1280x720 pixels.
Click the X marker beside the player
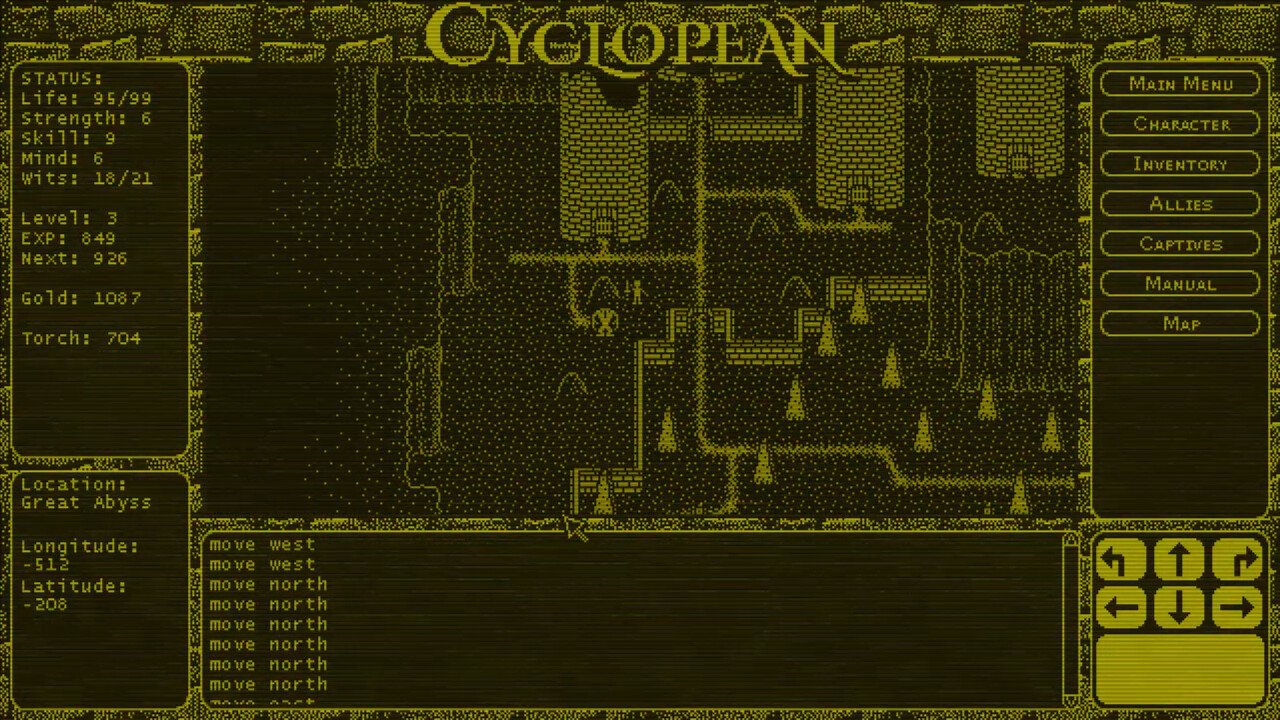[x=606, y=323]
